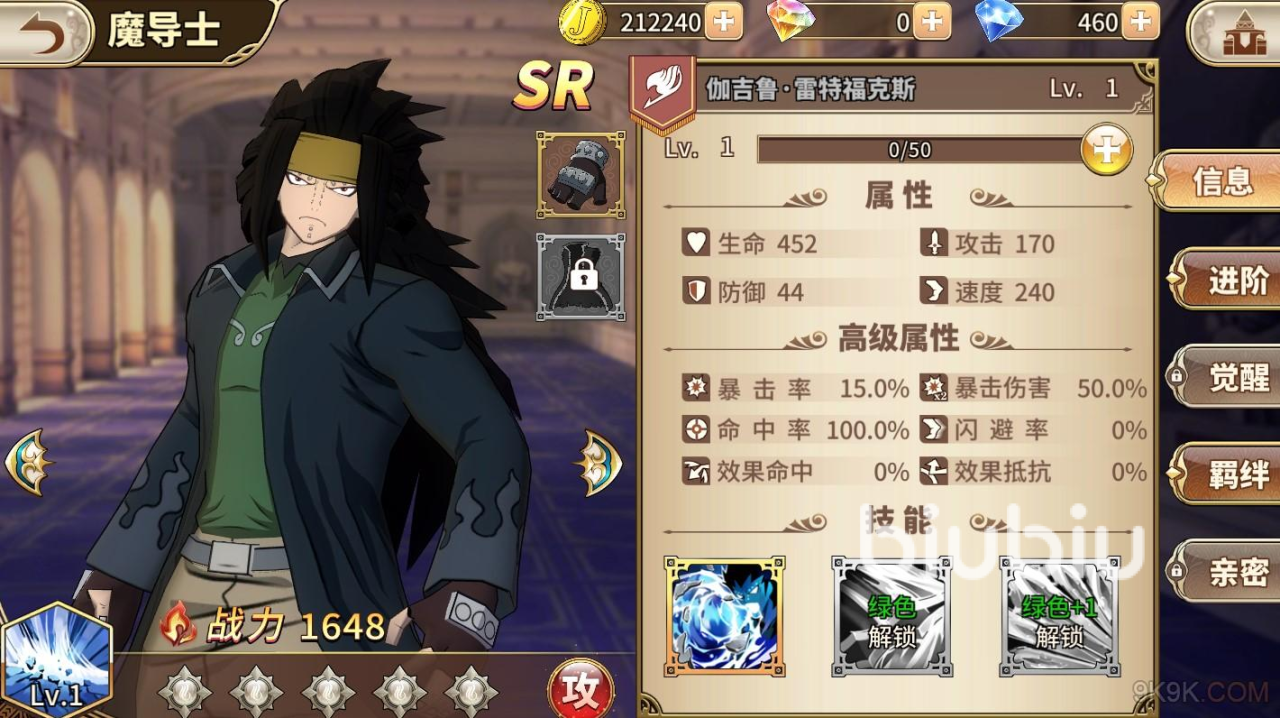Return to the home castle screen
This screenshot has width=1280, height=718.
click(x=1238, y=34)
